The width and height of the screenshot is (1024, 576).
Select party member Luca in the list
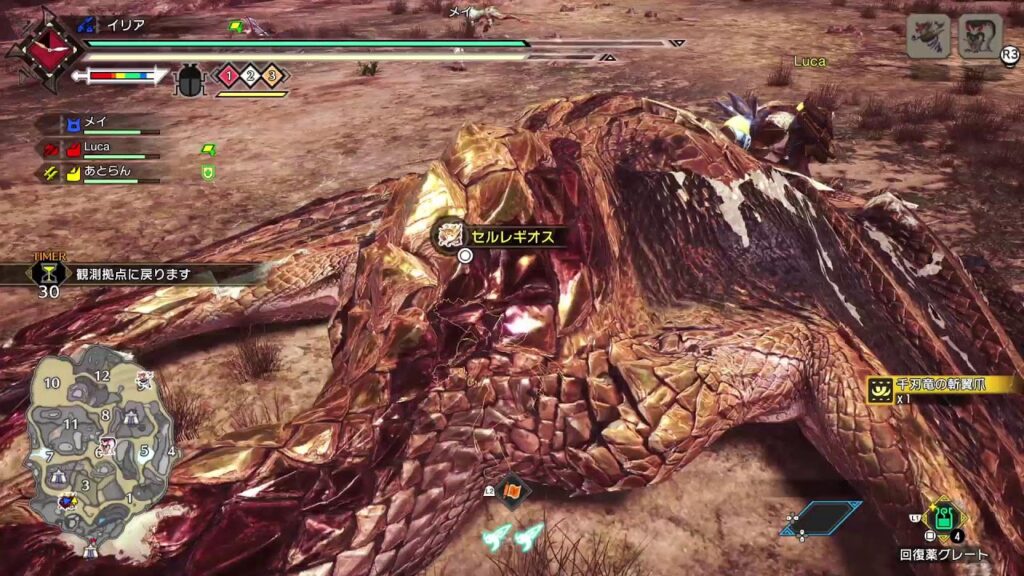point(99,148)
